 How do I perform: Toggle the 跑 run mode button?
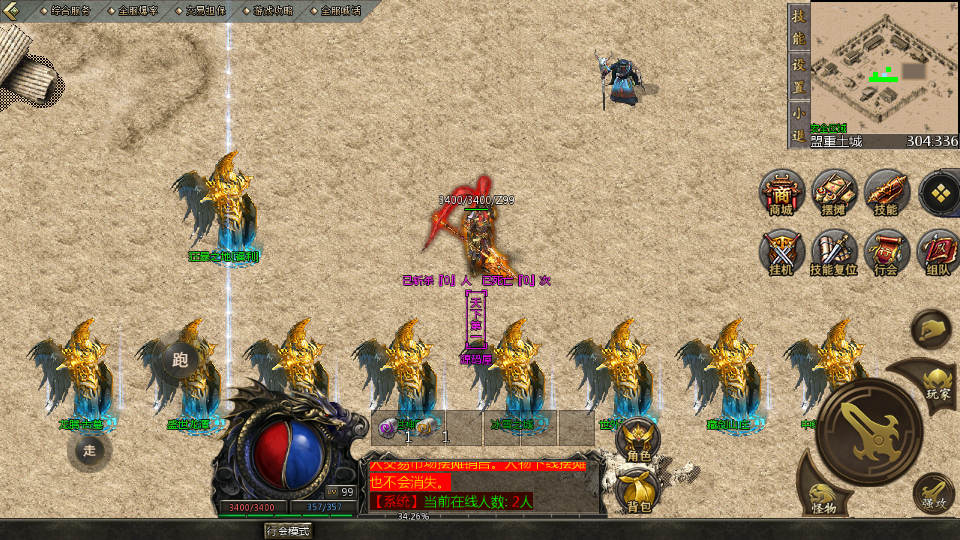[180, 359]
